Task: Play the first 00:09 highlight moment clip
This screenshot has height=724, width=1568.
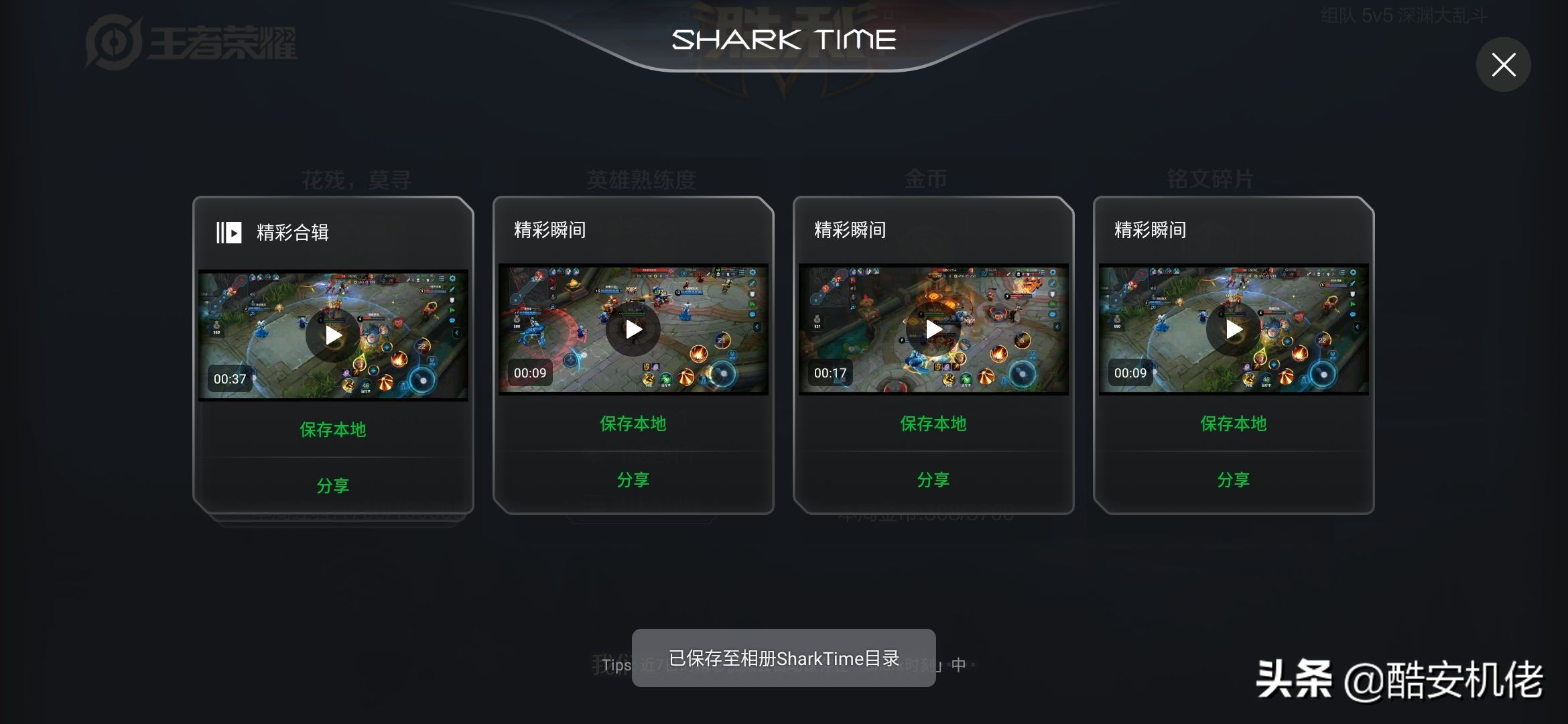Action: coord(633,329)
